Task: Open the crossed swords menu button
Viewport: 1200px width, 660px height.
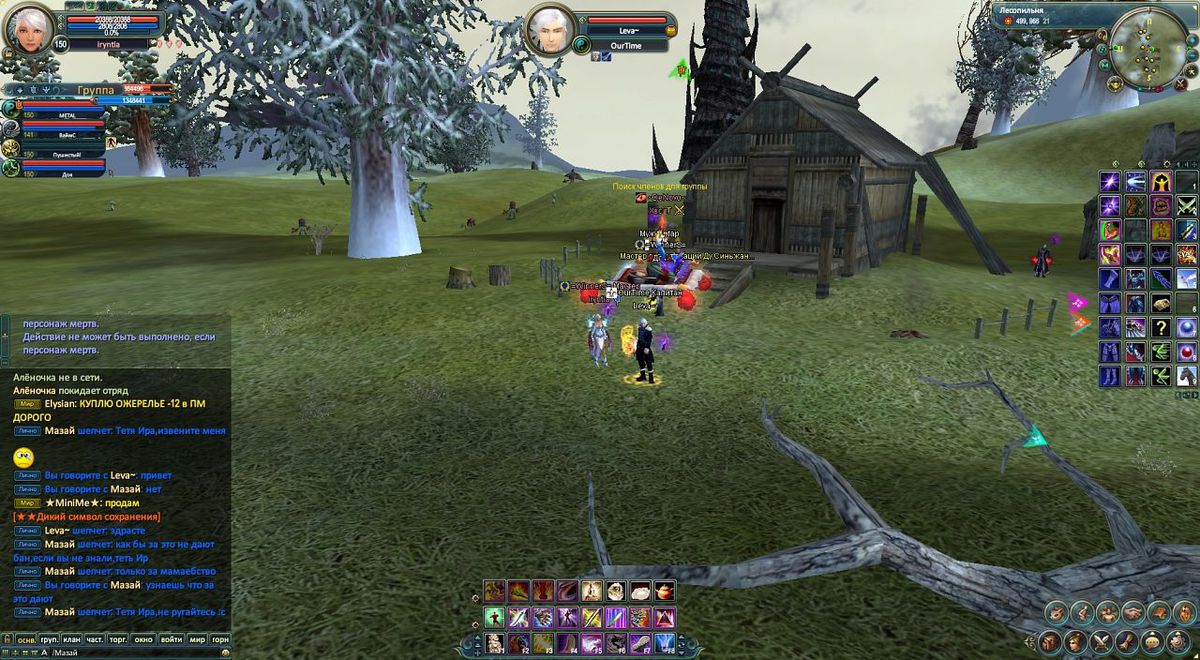Action: 1101,641
